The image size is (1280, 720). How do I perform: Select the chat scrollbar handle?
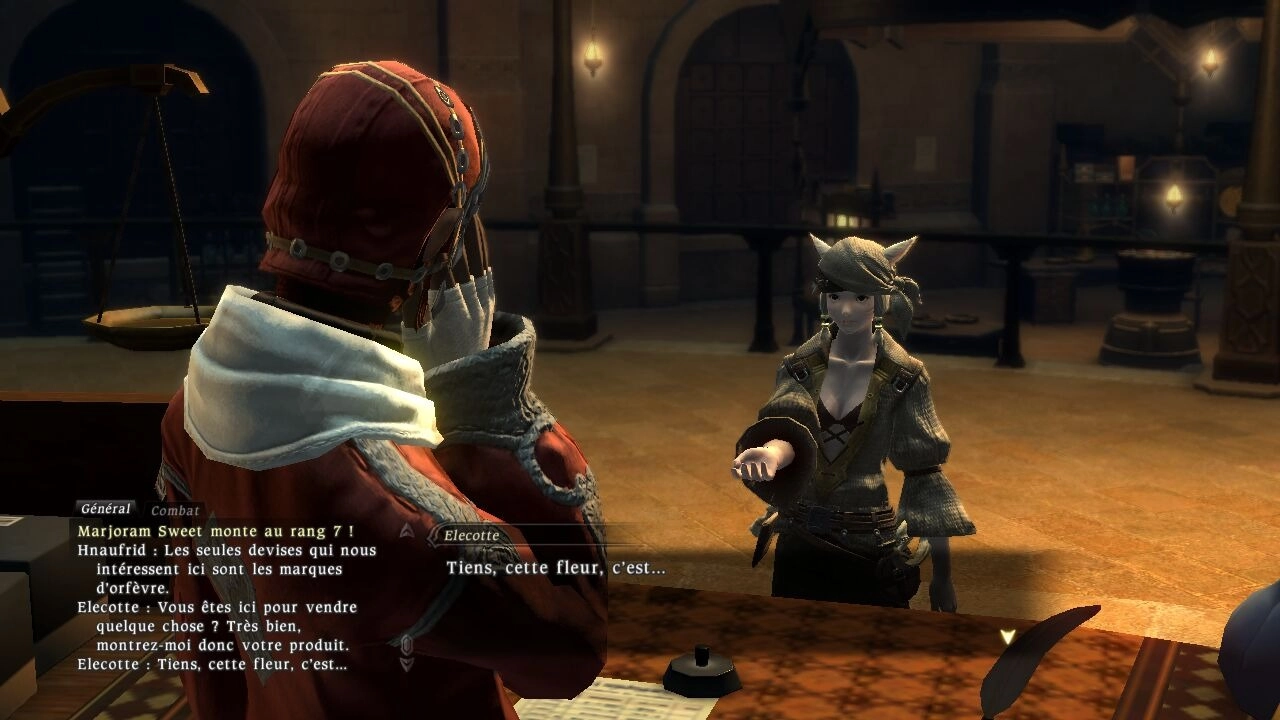(x=406, y=643)
